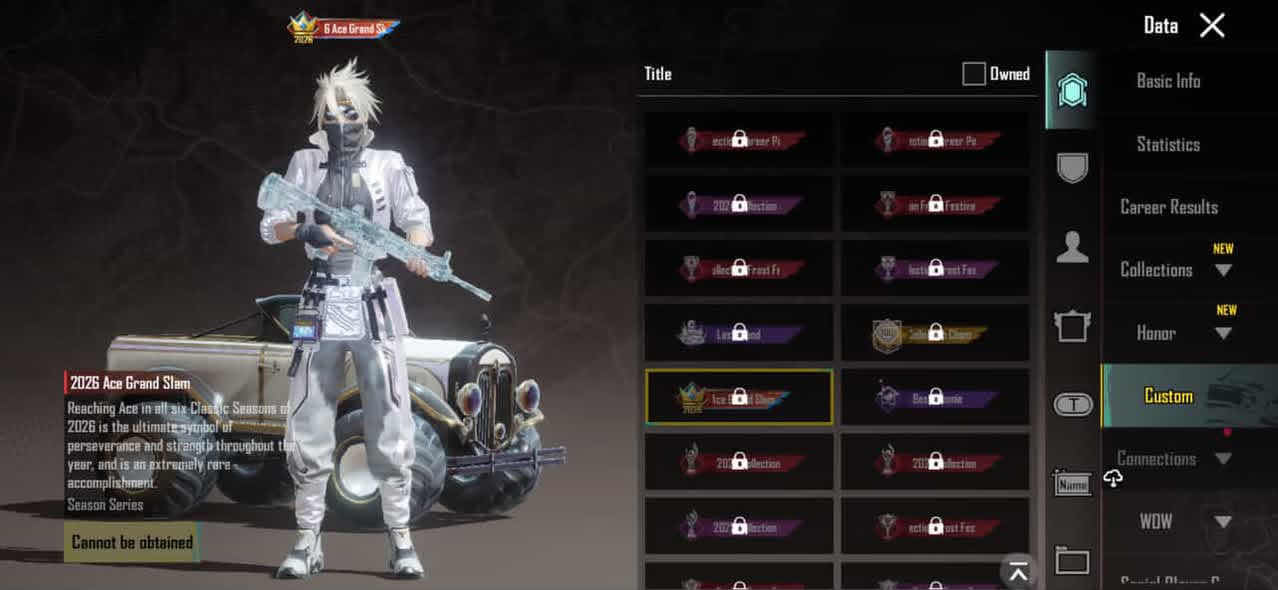Viewport: 1278px width, 590px height.
Task: Select the Custom menu entry
Action: point(1168,396)
